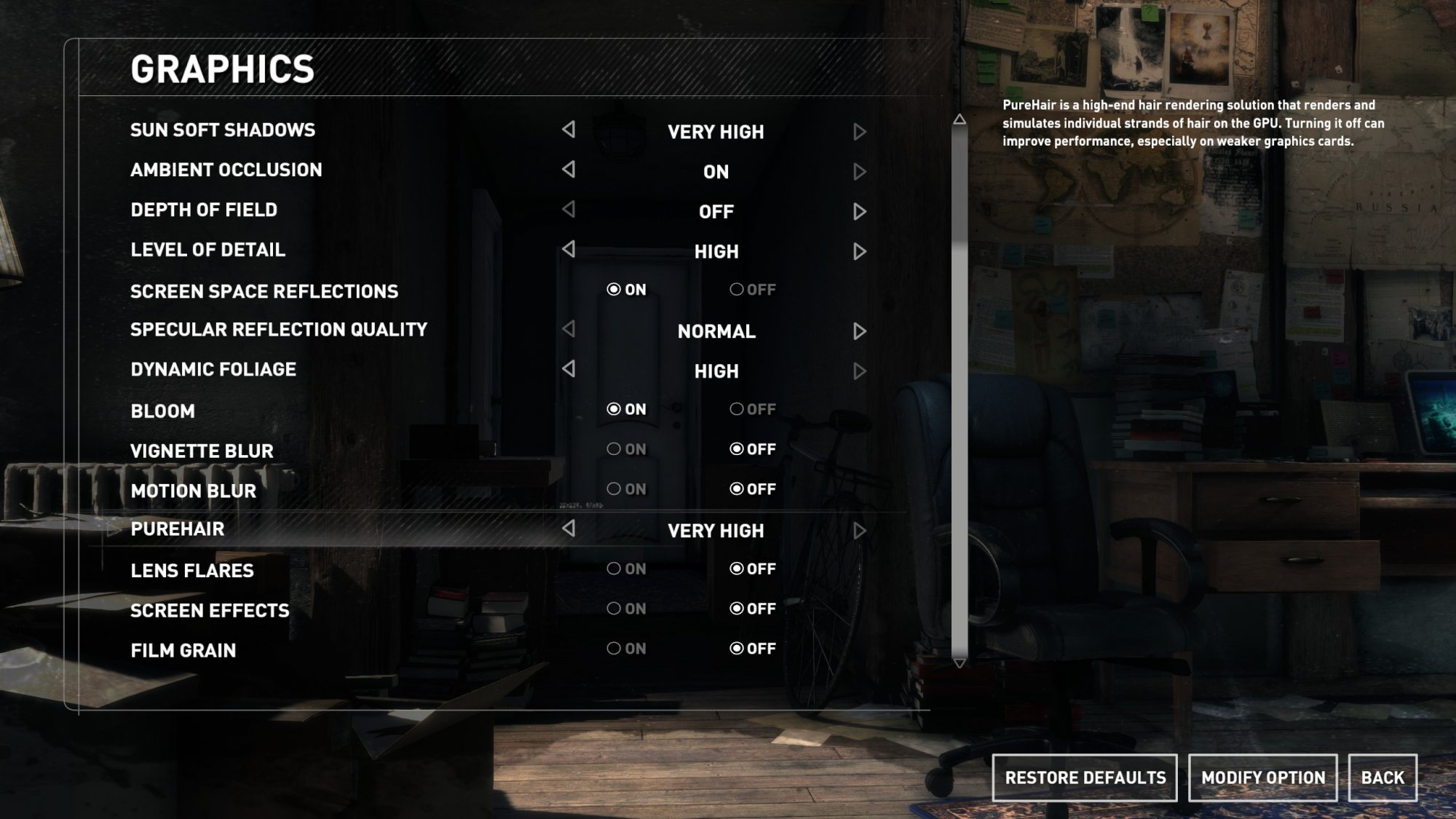Change Depth of Field with right arrow
The height and width of the screenshot is (819, 1456).
point(860,211)
